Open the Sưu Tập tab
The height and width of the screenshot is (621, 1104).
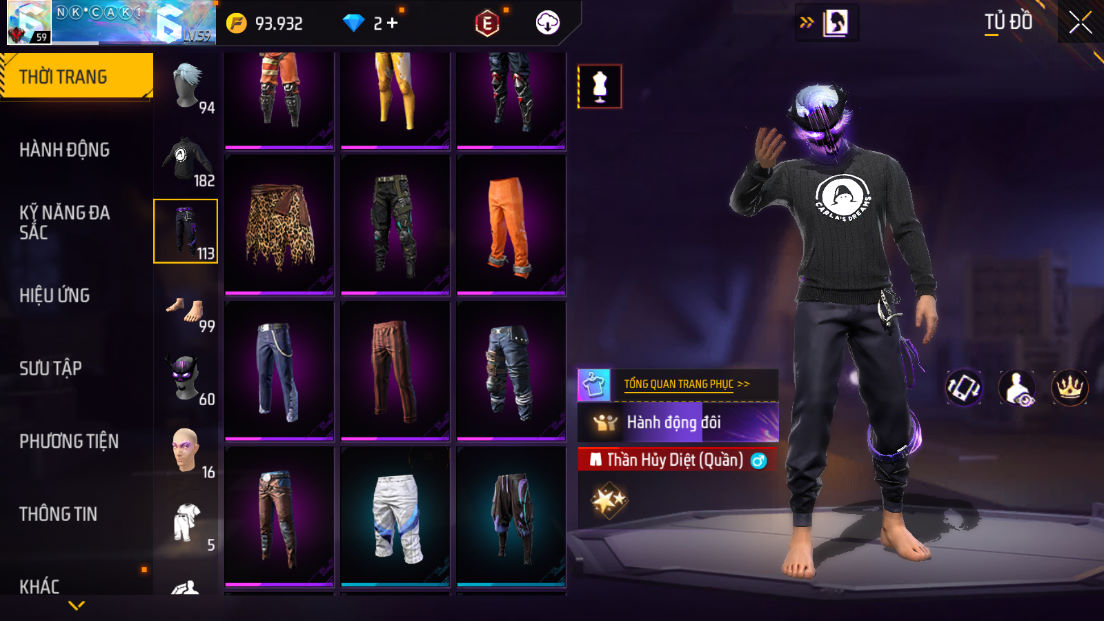point(50,368)
